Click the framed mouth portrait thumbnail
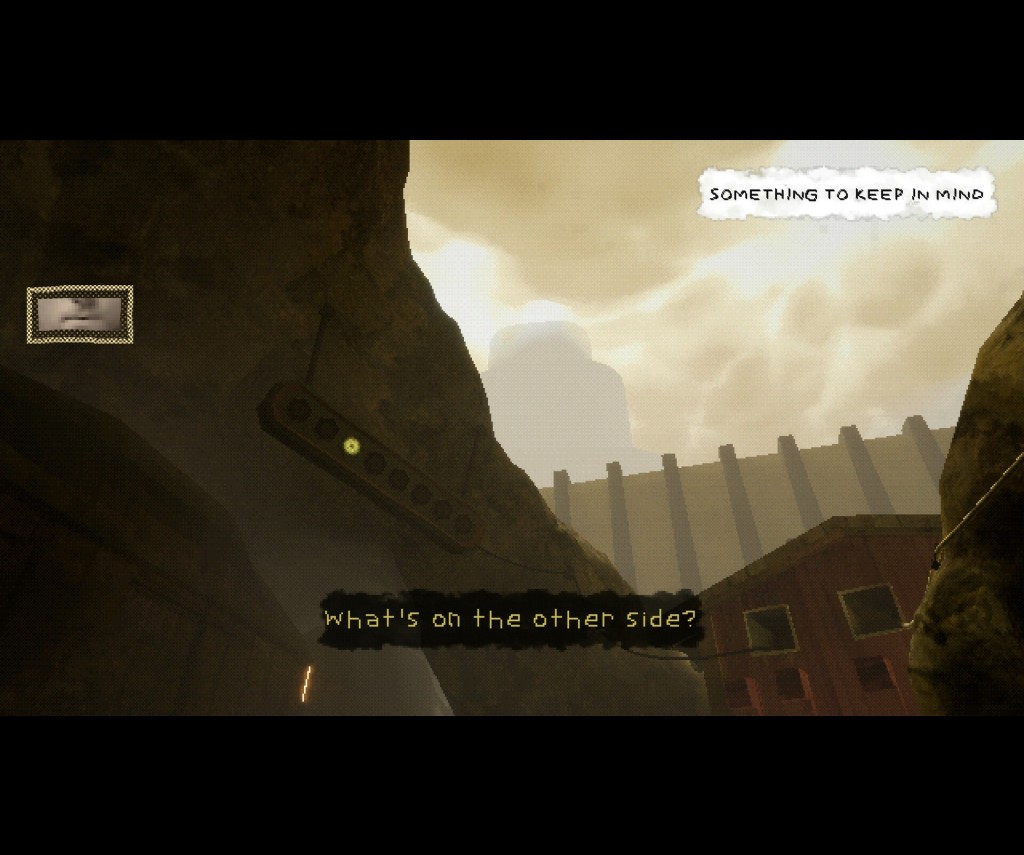This screenshot has width=1024, height=855. coord(80,314)
